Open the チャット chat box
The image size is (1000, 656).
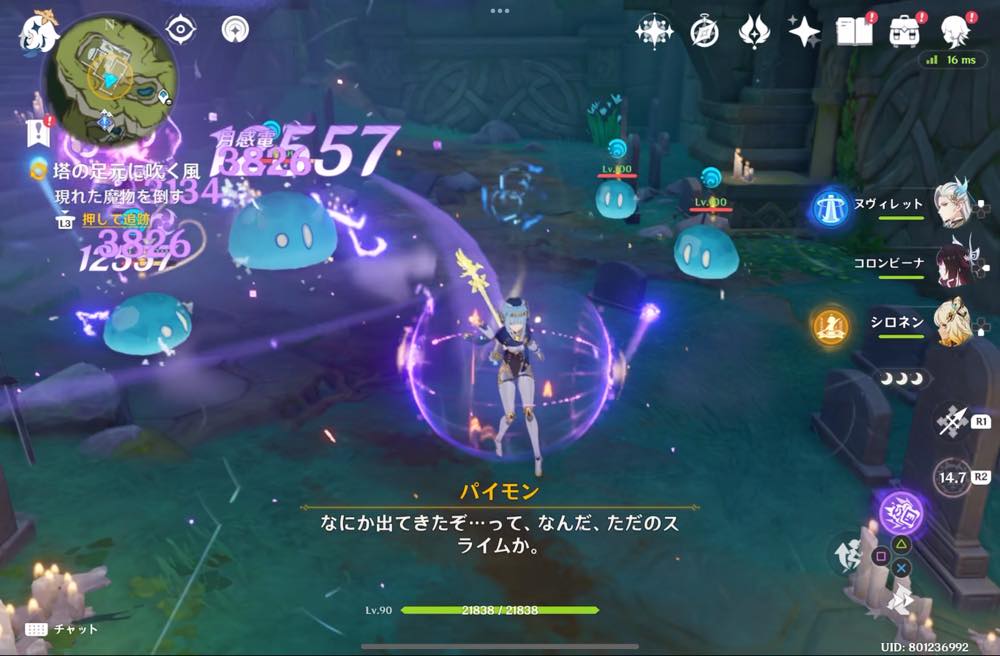[x=62, y=629]
